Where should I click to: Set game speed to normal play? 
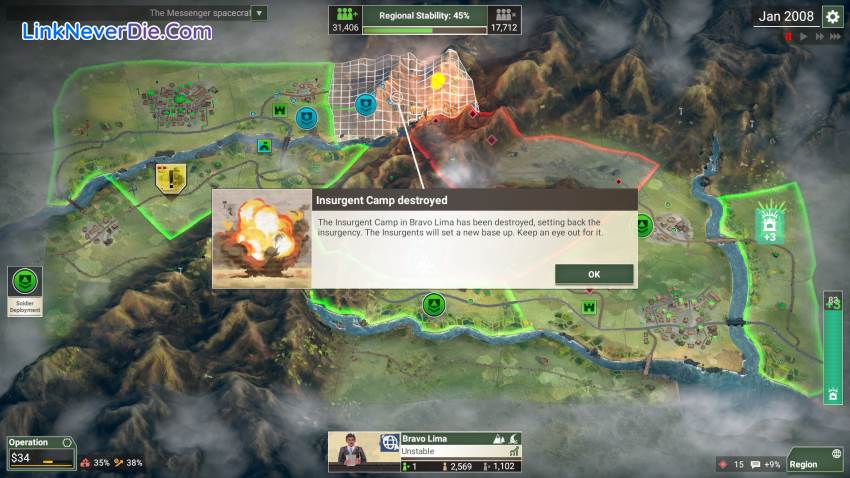tap(802, 37)
